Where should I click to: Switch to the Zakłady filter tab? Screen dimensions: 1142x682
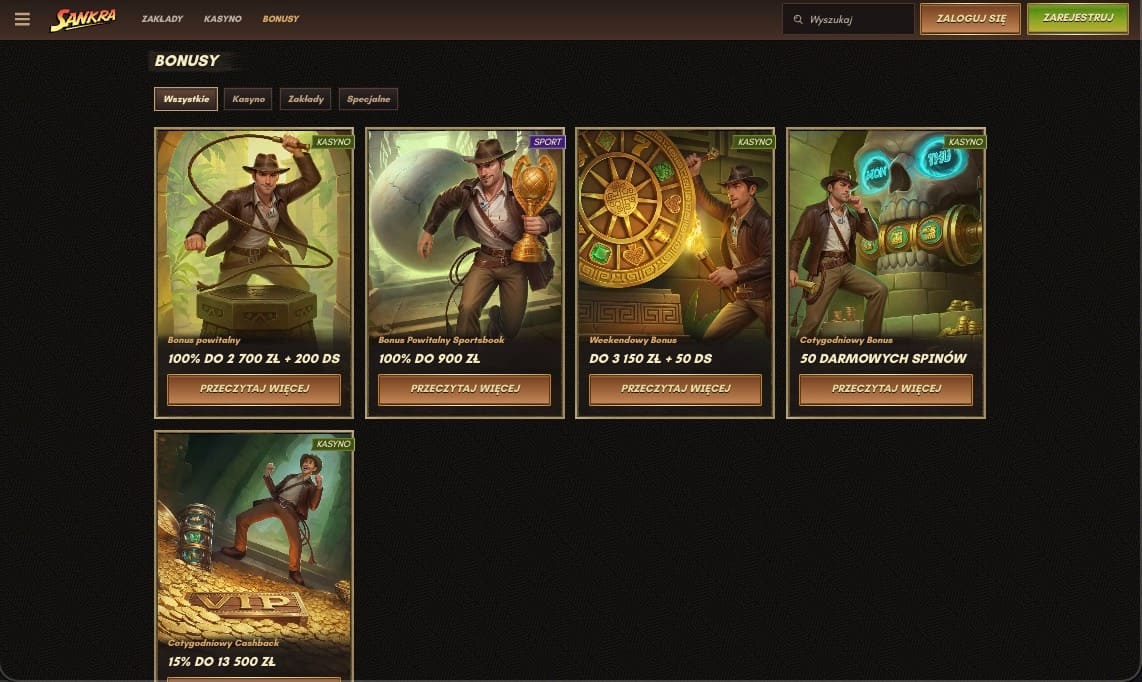pyautogui.click(x=305, y=99)
